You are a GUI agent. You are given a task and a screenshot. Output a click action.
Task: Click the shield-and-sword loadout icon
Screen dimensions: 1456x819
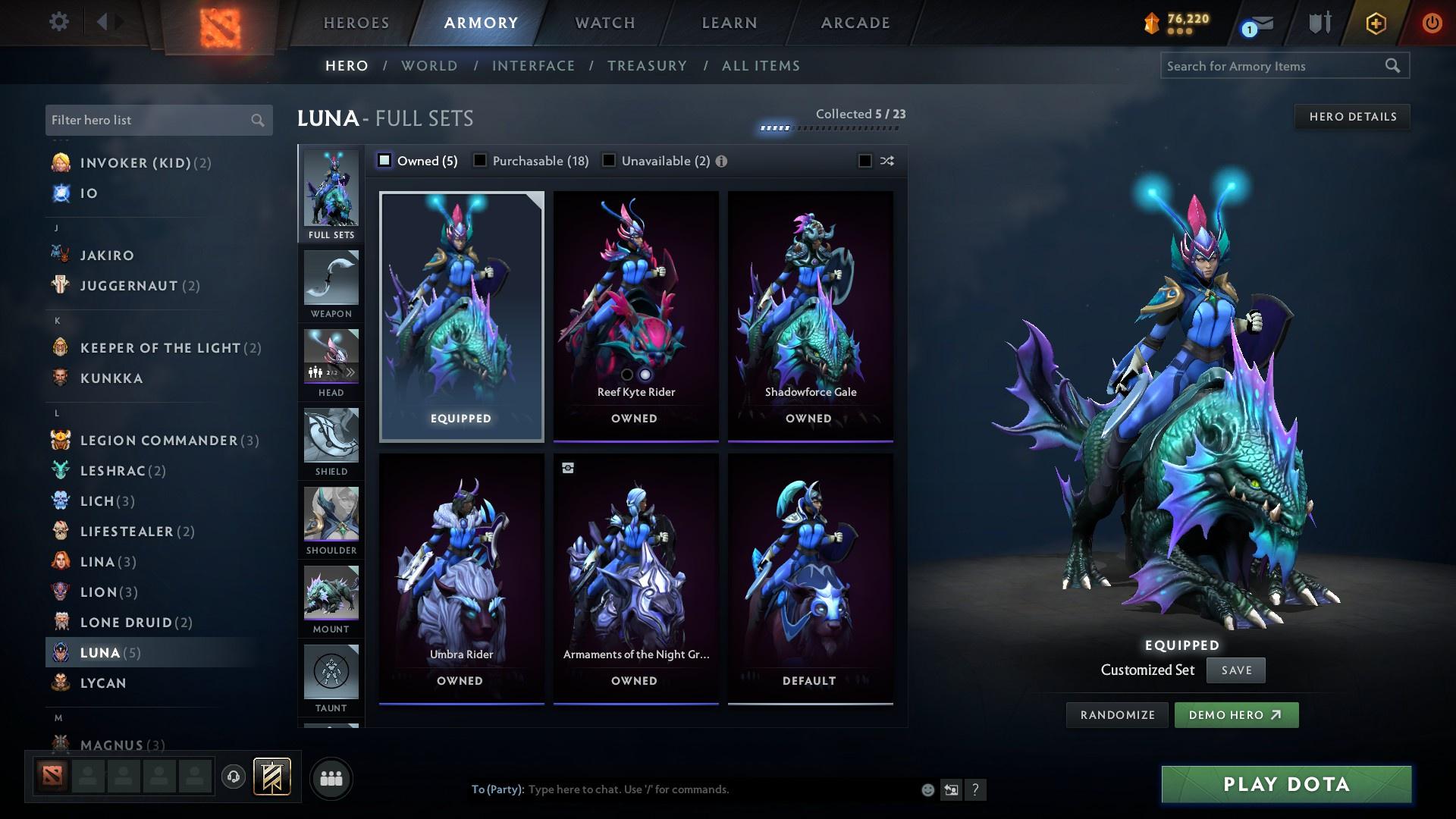click(1319, 23)
